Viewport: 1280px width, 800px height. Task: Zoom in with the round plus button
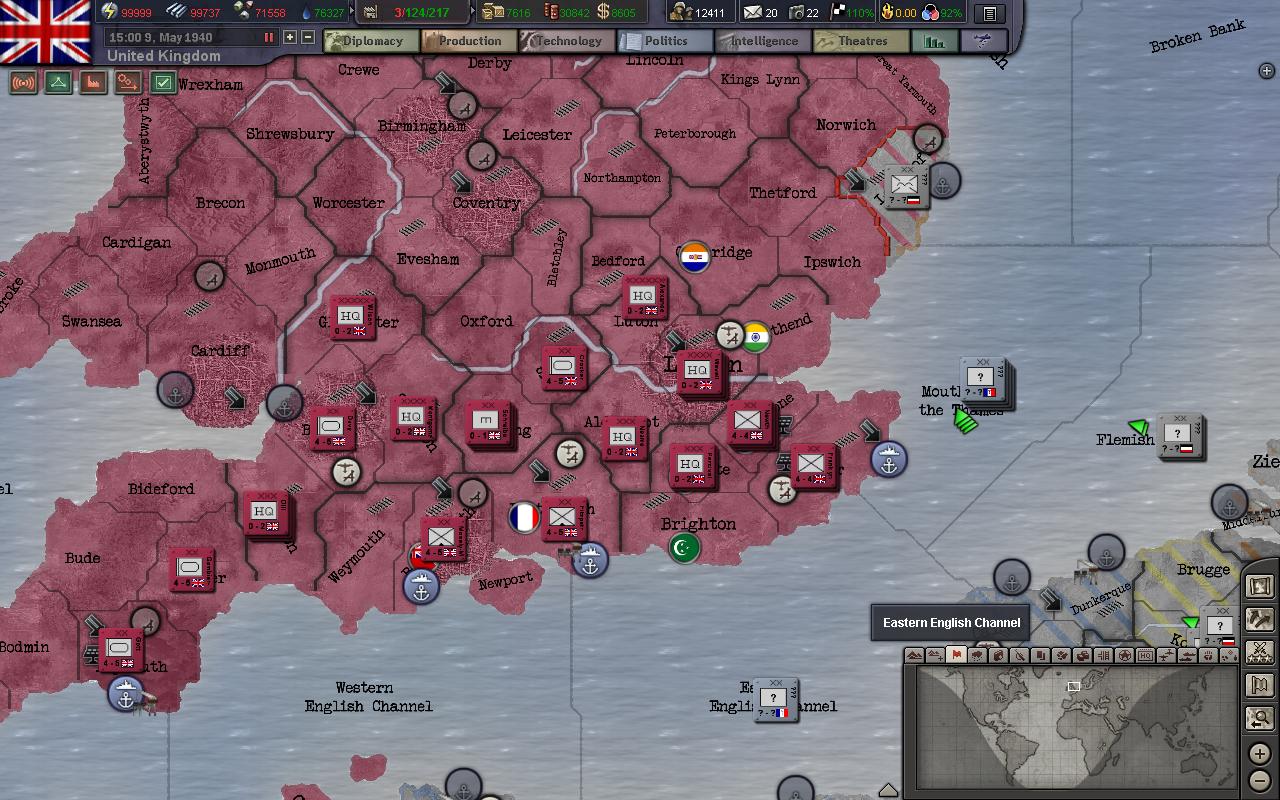(1259, 754)
